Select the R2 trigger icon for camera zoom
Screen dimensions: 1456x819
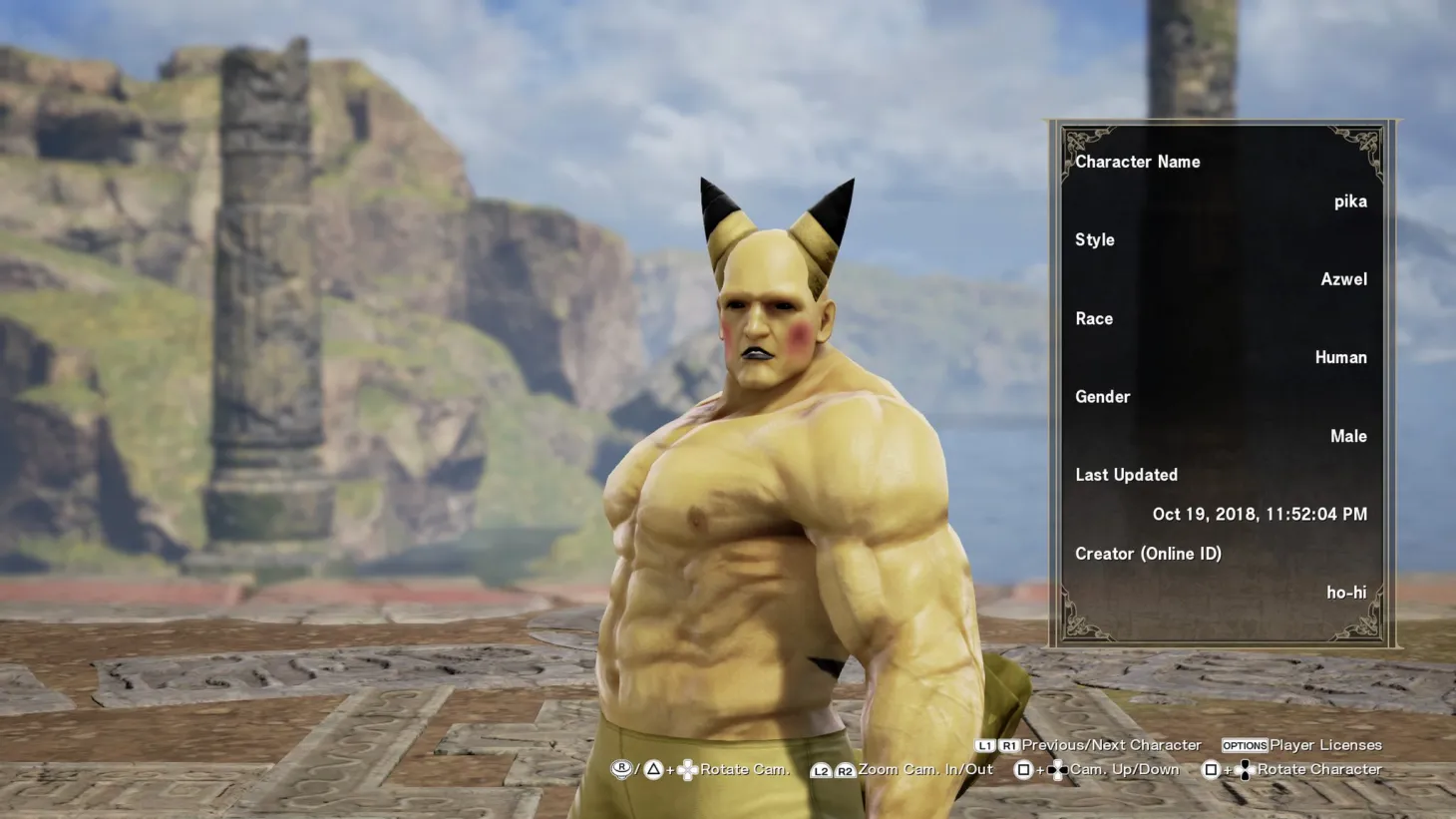pos(845,768)
